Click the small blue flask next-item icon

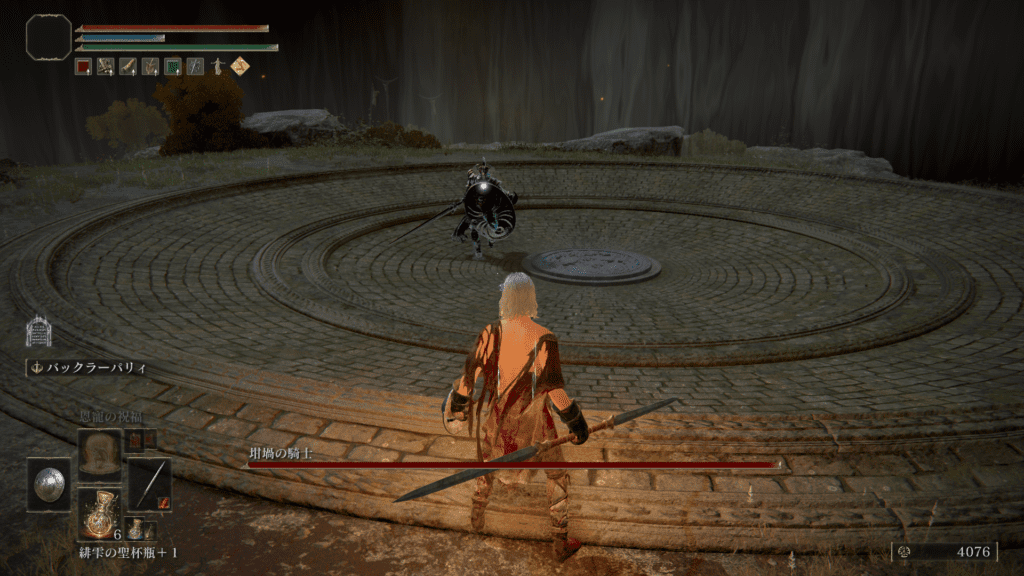(x=133, y=529)
